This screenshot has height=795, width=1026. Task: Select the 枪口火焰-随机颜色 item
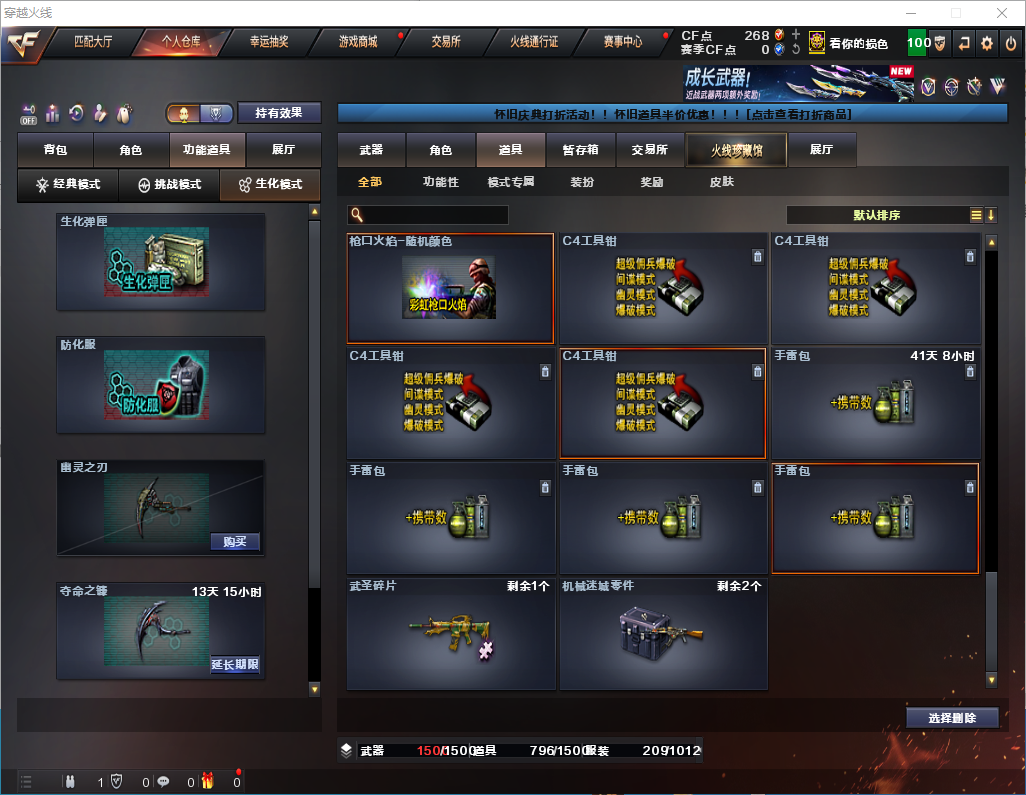click(450, 289)
